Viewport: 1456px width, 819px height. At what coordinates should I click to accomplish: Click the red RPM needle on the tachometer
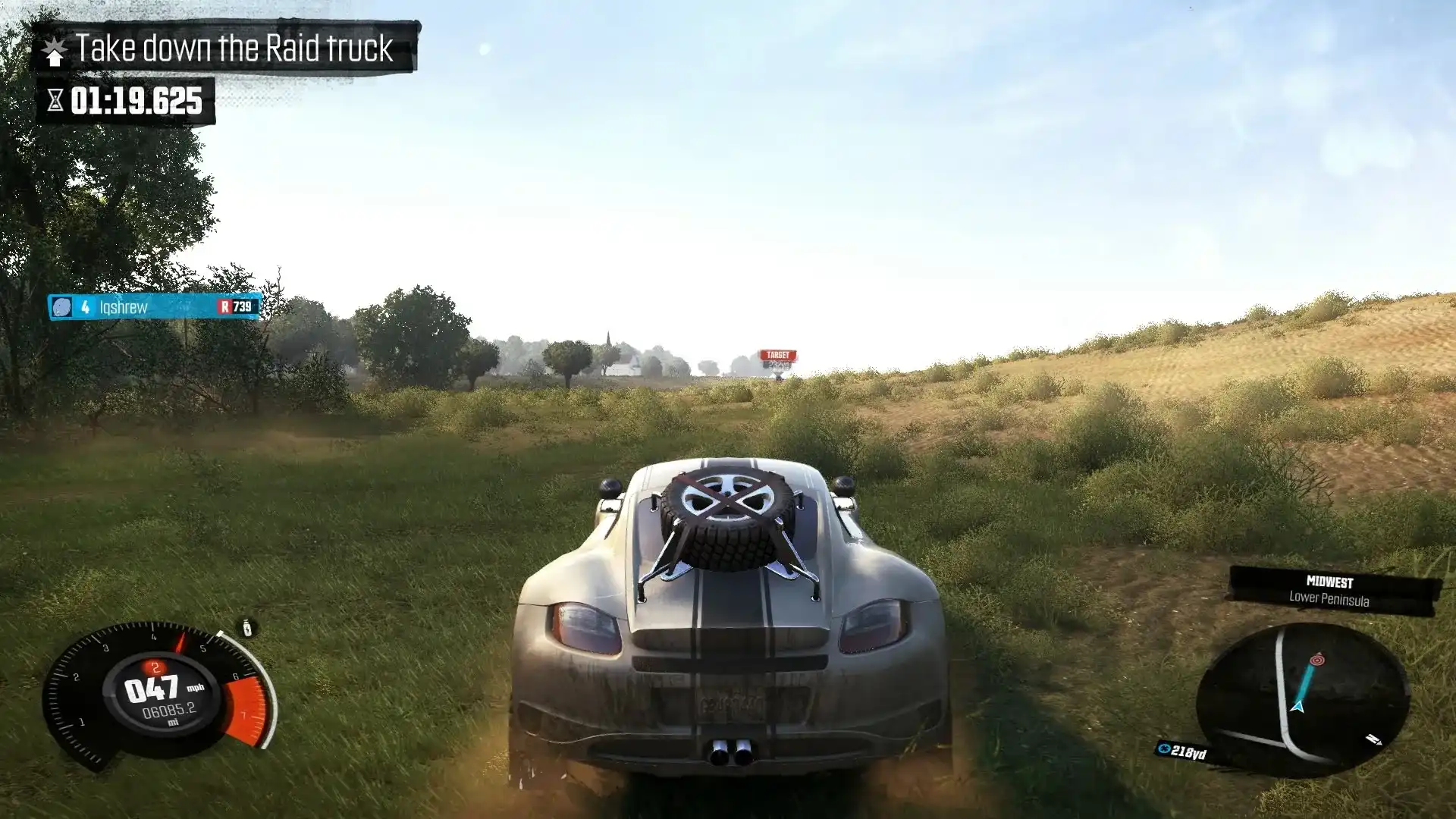coord(180,642)
